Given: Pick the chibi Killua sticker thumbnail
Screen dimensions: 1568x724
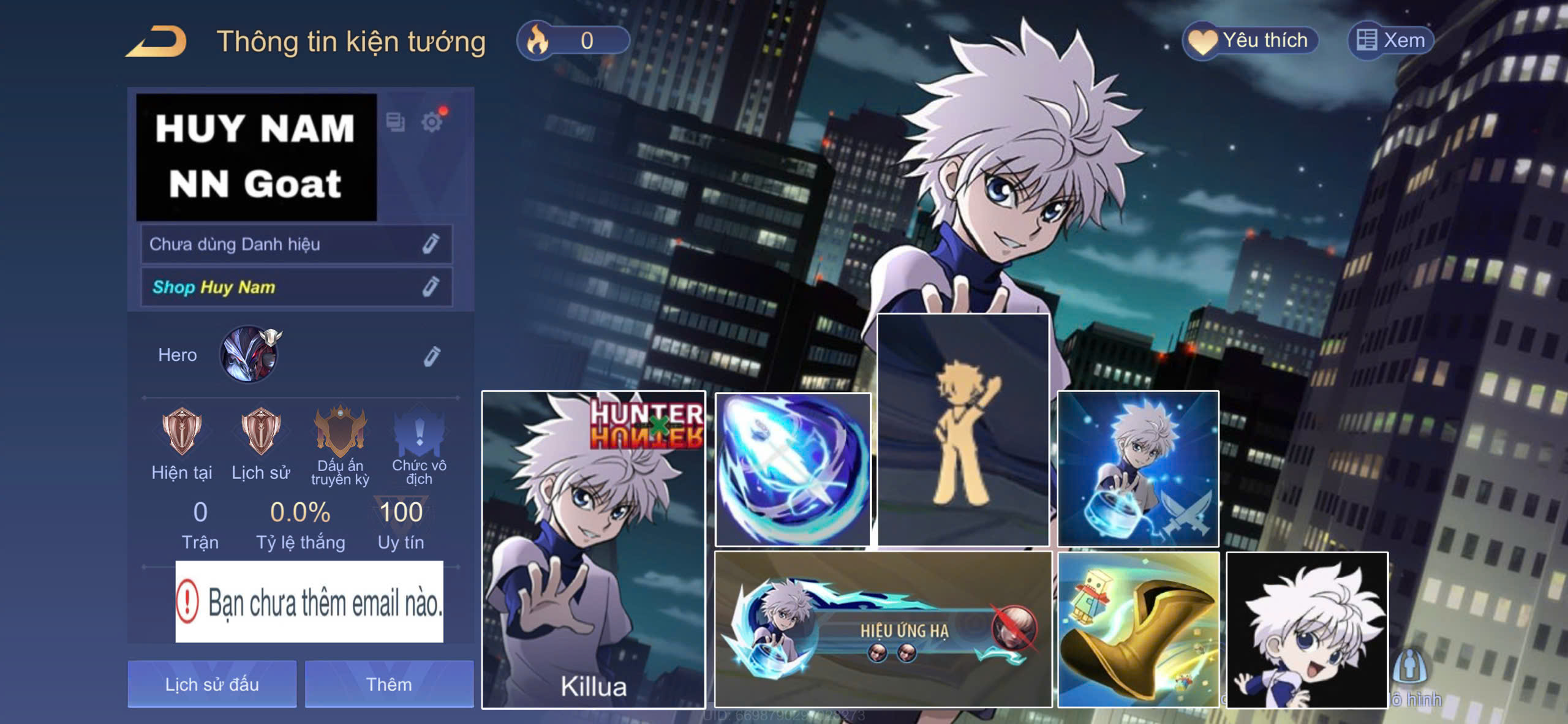Looking at the screenshot, I should tap(1306, 630).
